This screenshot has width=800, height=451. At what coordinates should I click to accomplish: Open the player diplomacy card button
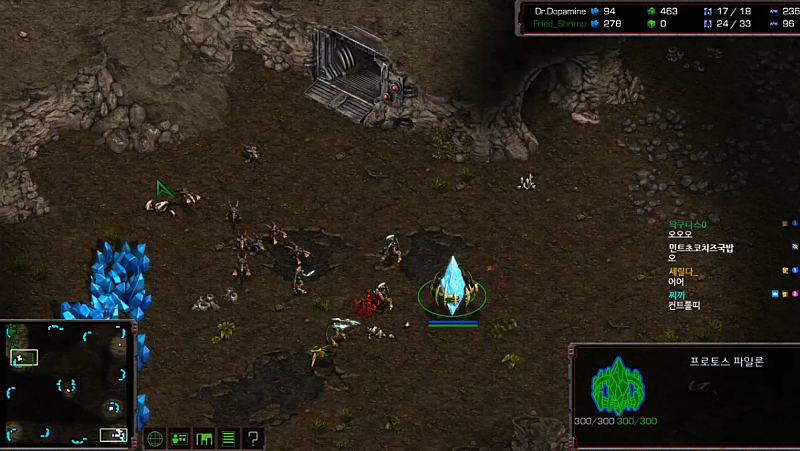180,438
